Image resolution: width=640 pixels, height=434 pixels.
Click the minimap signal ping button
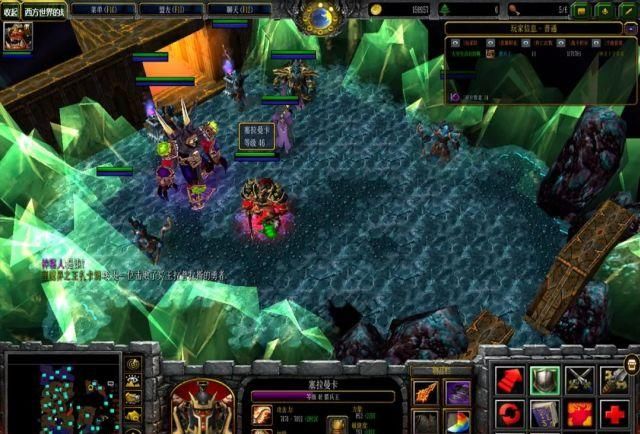pos(134,362)
